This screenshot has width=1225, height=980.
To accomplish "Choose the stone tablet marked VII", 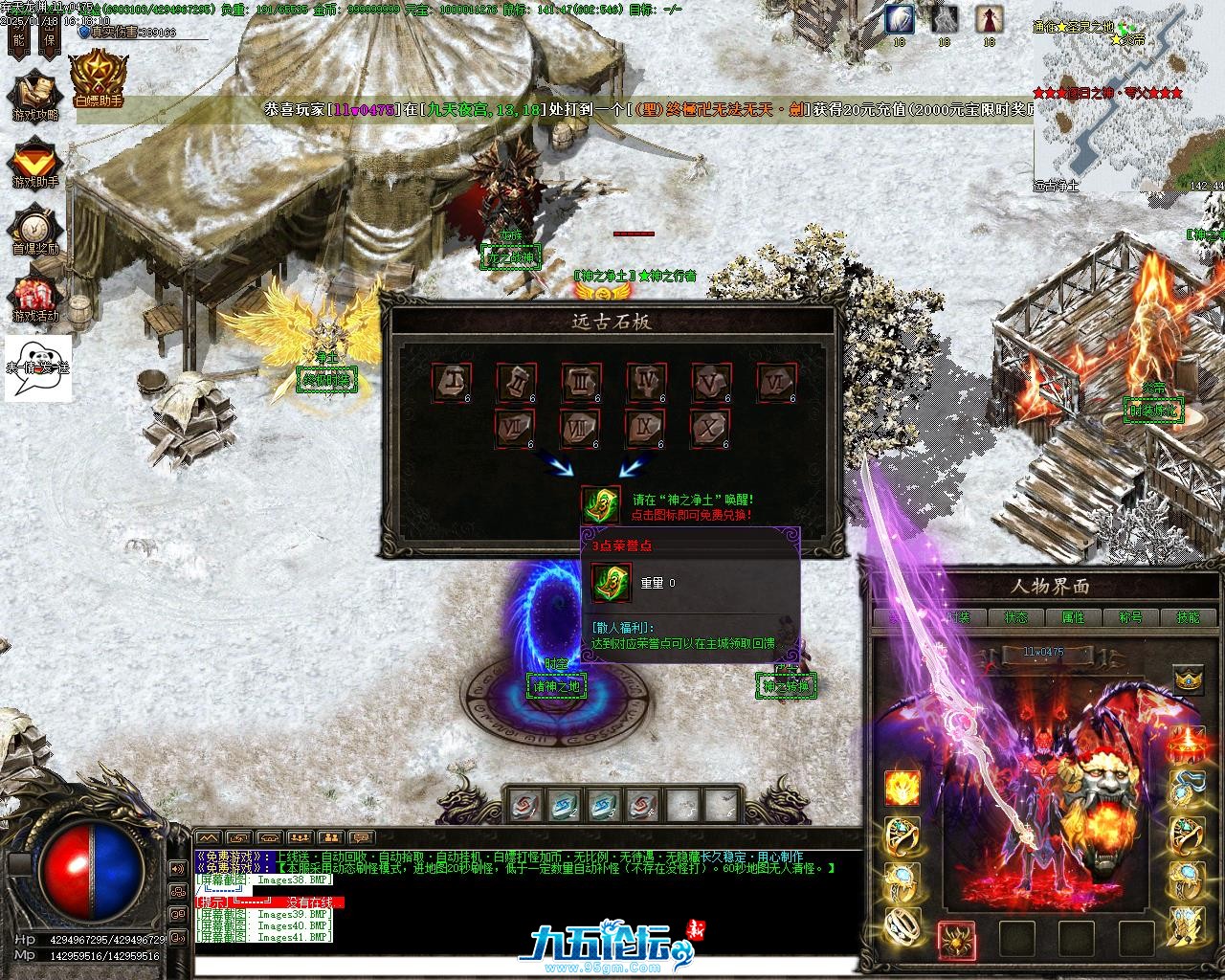I will pos(516,429).
